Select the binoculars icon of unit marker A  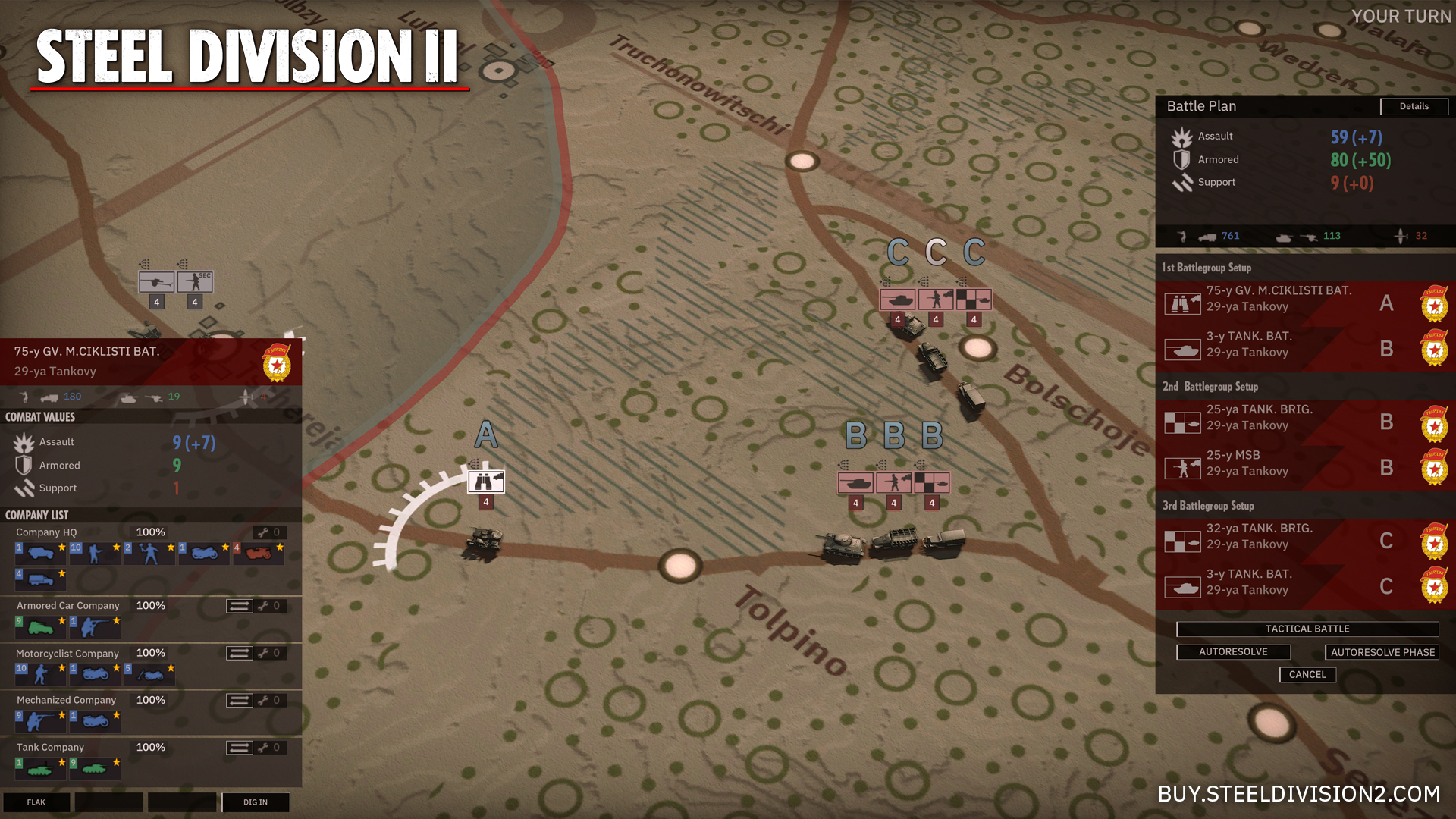486,481
